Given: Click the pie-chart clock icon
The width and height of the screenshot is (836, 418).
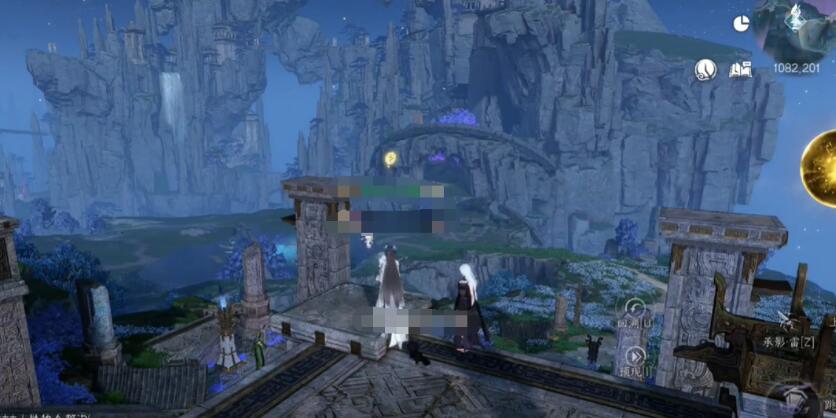Looking at the screenshot, I should click(x=741, y=23).
